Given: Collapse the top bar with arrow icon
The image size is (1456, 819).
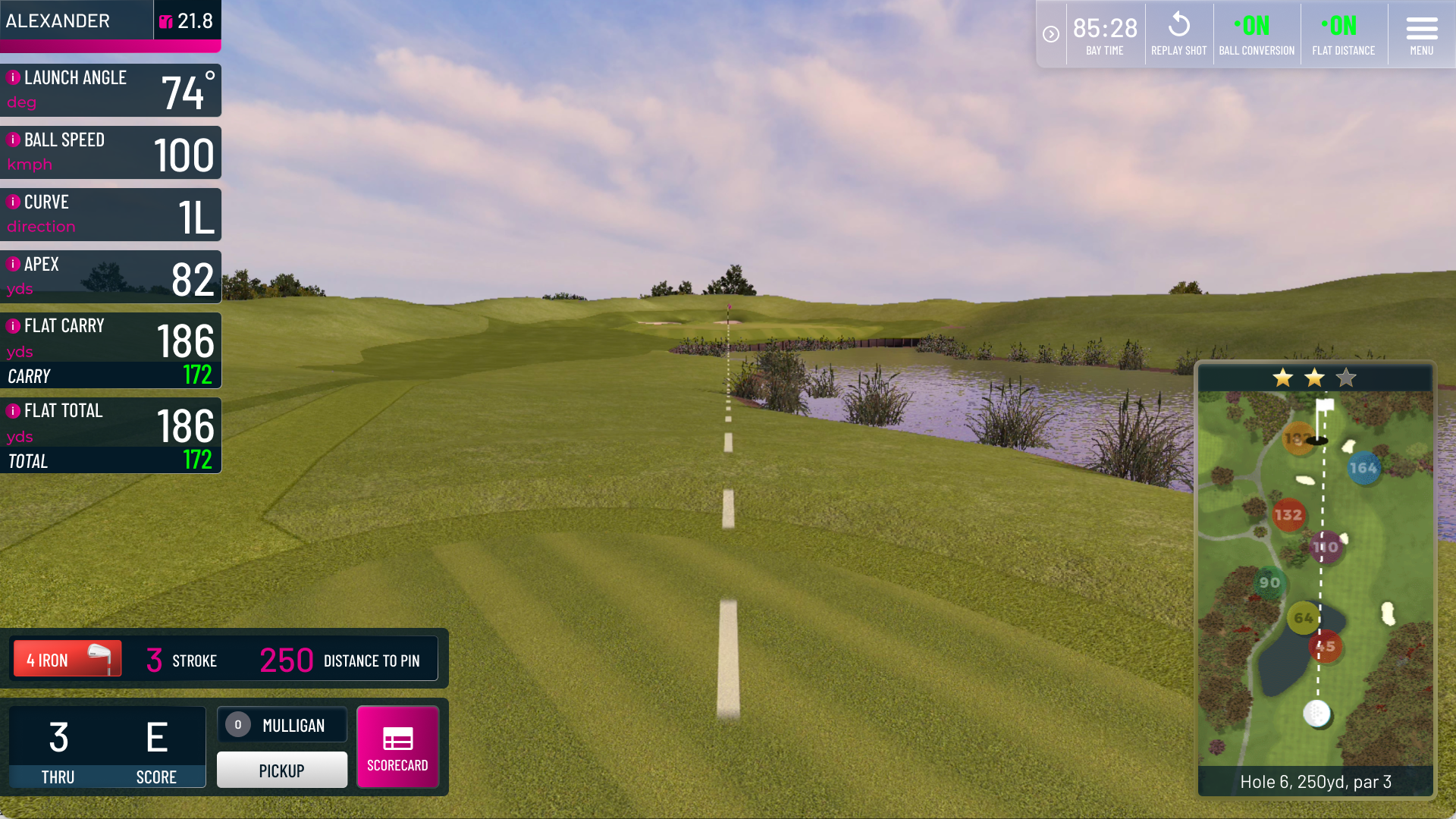Looking at the screenshot, I should pyautogui.click(x=1050, y=34).
